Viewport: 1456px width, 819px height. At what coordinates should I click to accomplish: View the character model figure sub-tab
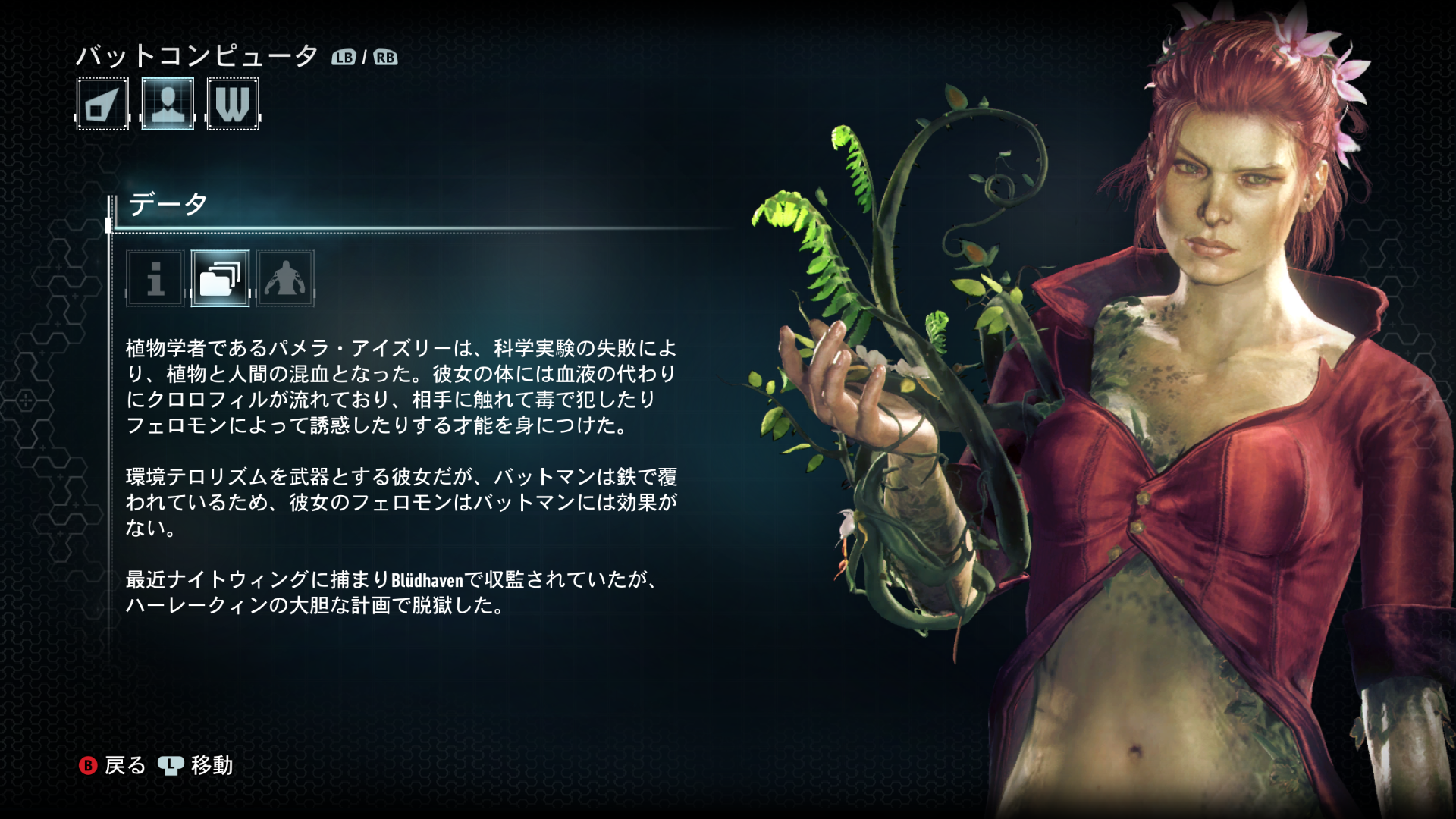tap(285, 278)
